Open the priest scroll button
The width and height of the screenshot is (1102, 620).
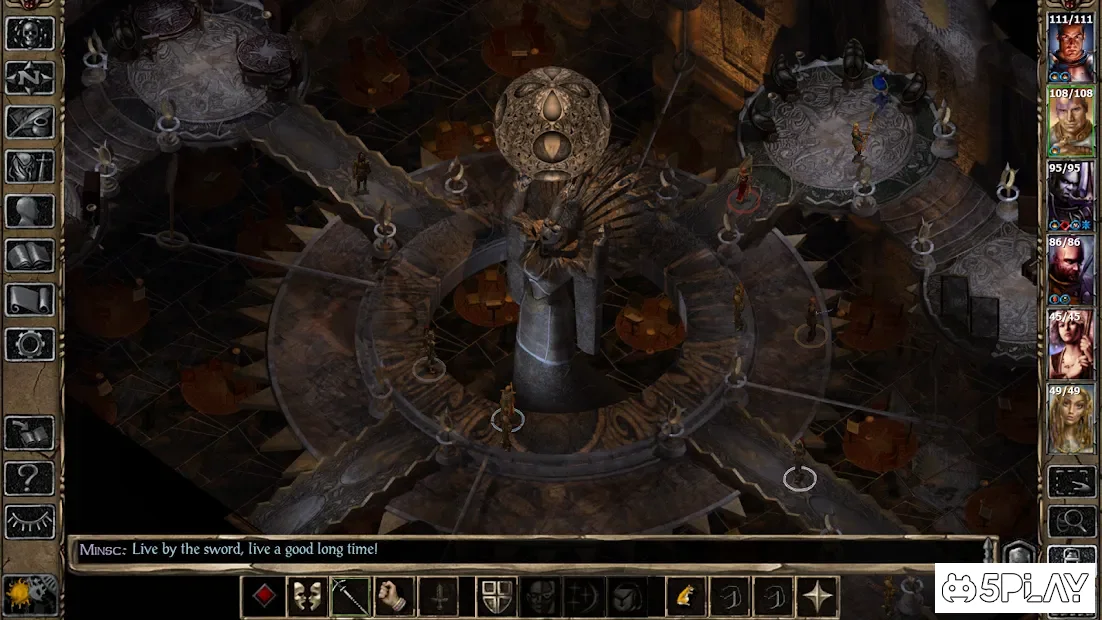coord(30,299)
